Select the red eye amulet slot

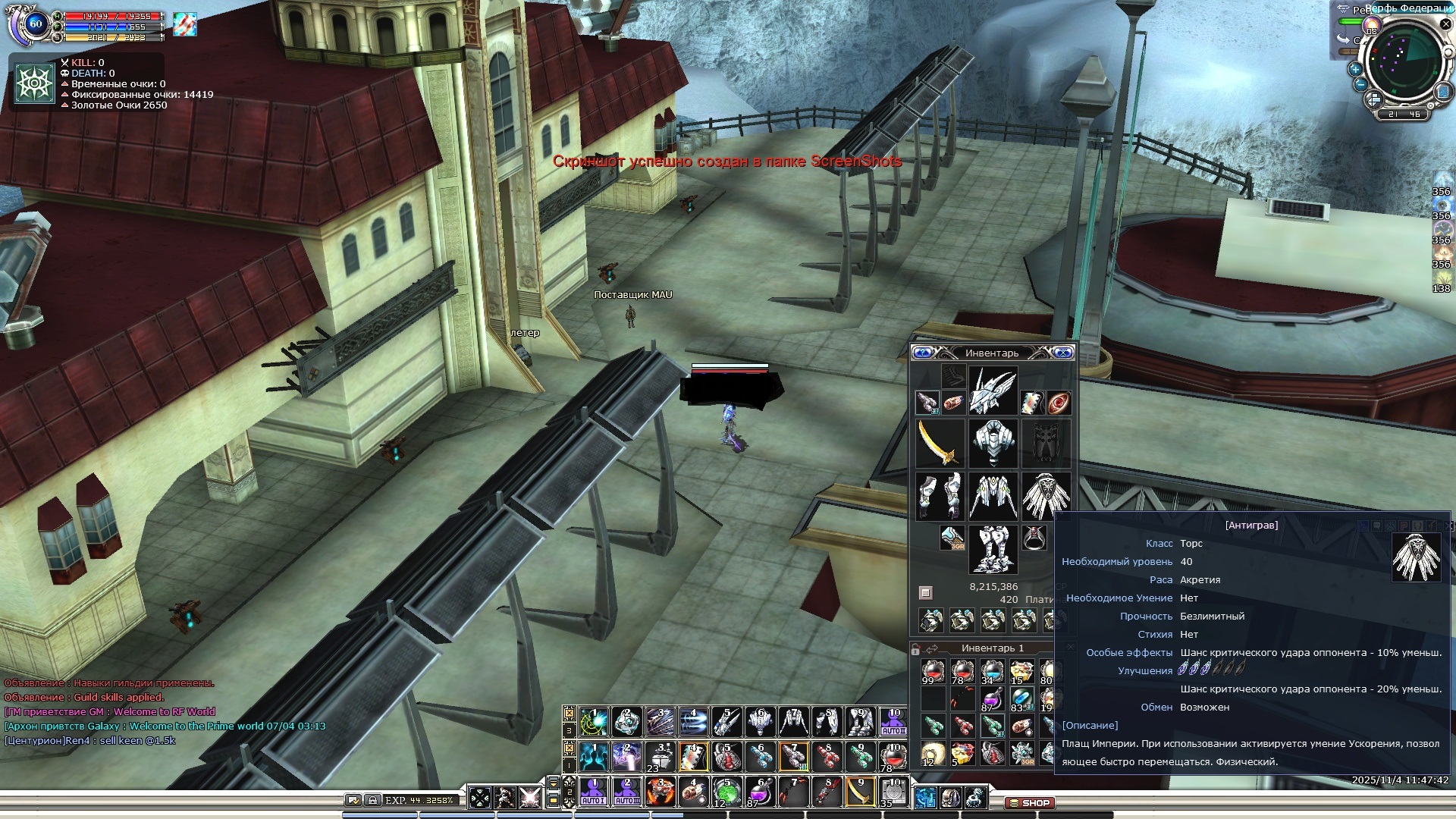tap(1059, 403)
